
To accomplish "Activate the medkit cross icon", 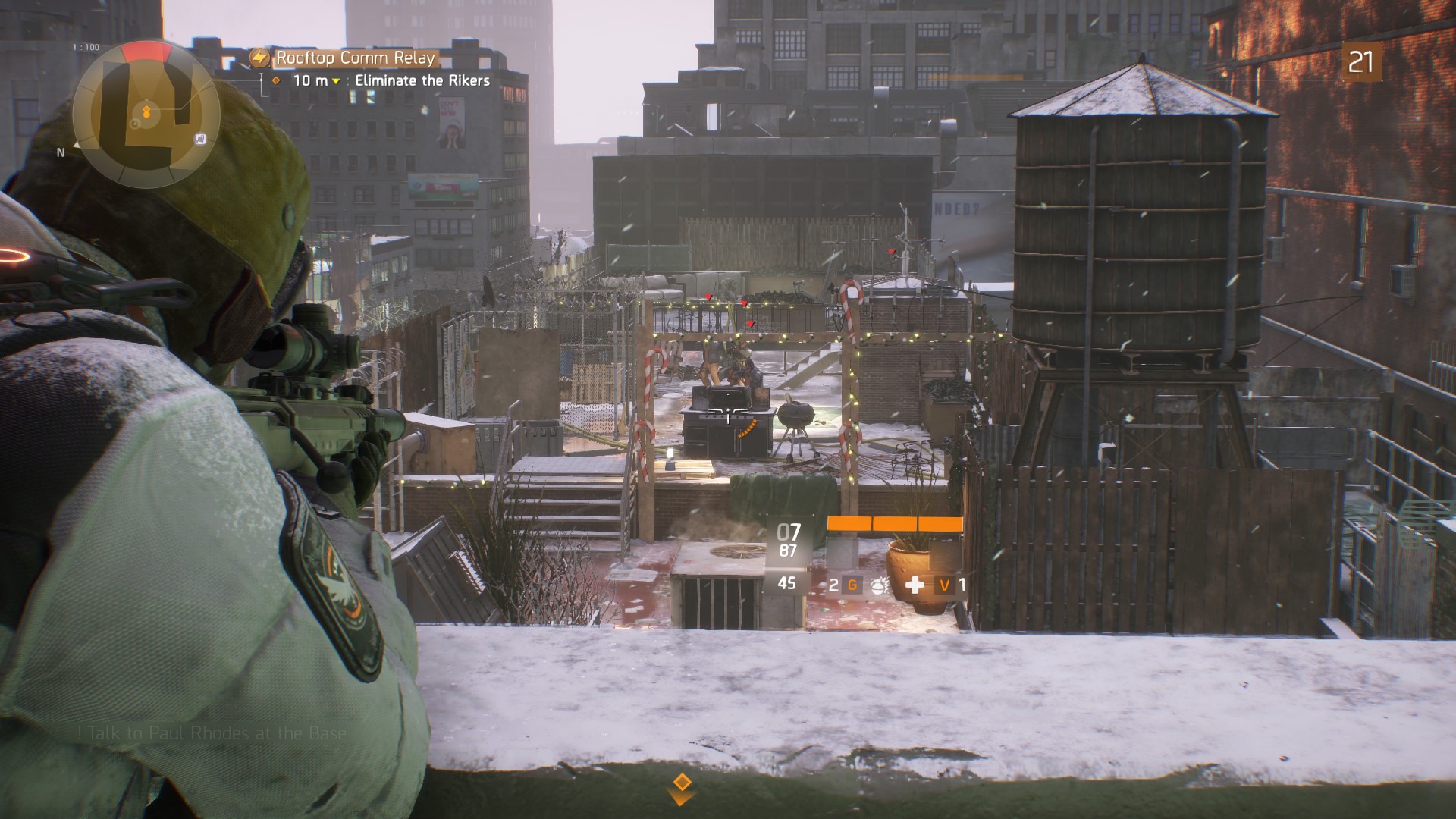I will pos(915,585).
